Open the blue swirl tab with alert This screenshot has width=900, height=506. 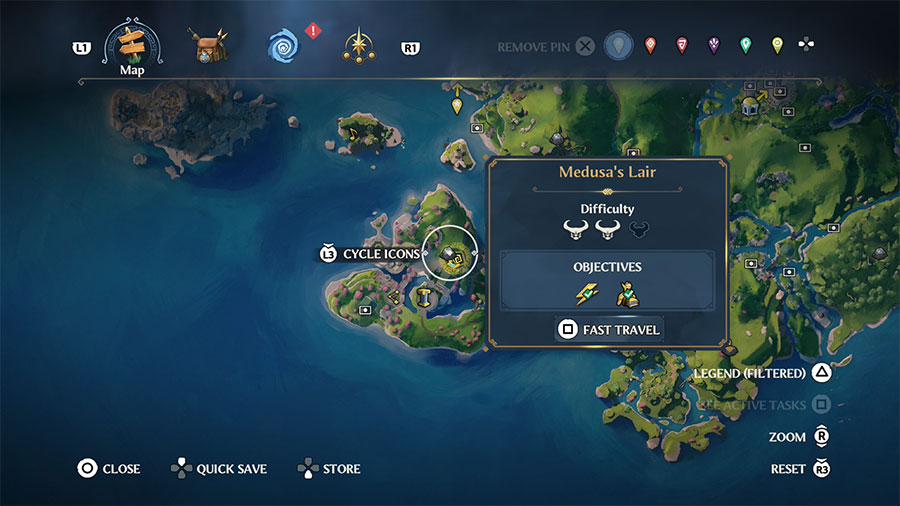[283, 46]
